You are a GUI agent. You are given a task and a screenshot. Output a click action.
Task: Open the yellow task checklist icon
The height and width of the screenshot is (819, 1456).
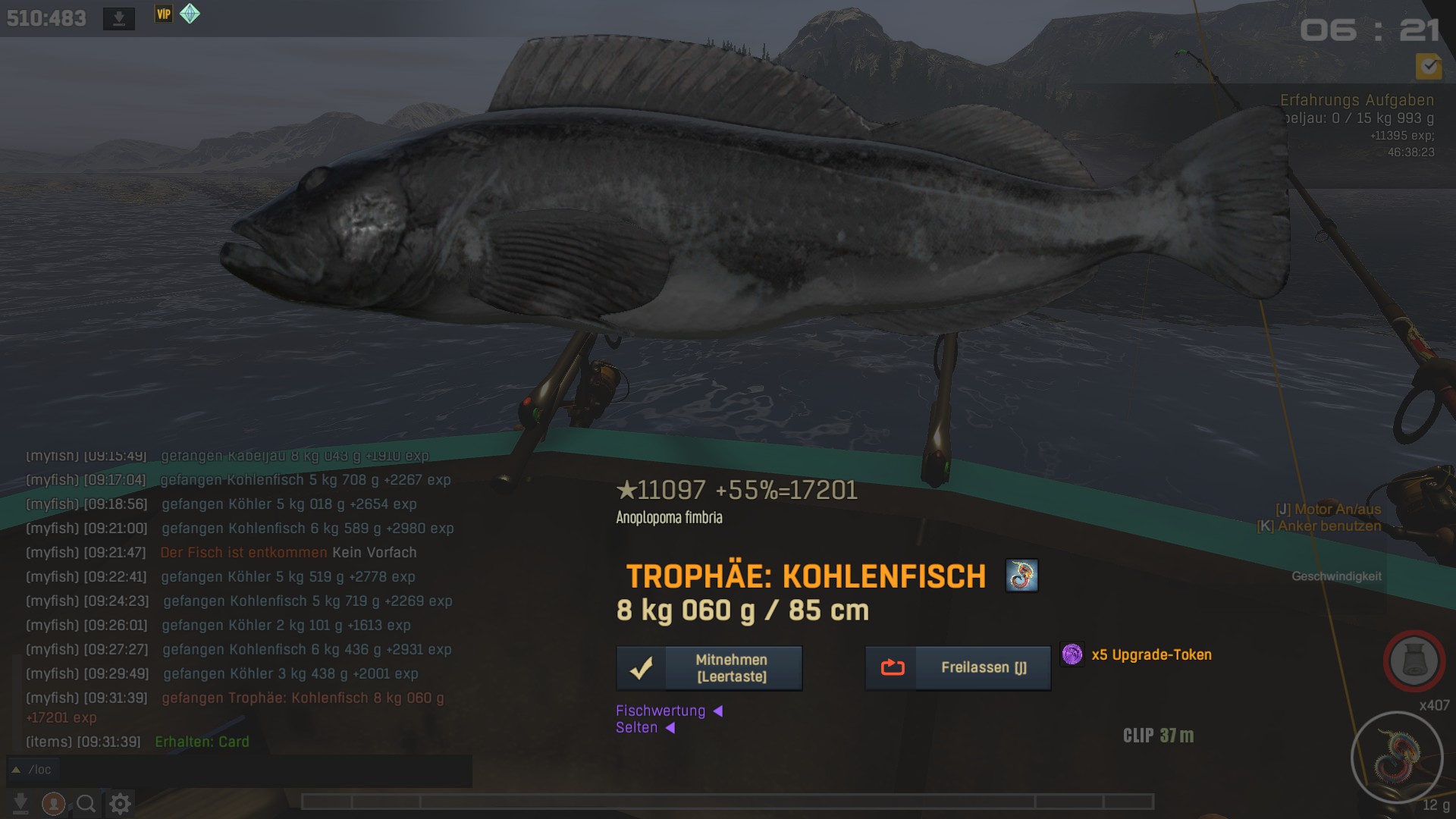(1429, 67)
